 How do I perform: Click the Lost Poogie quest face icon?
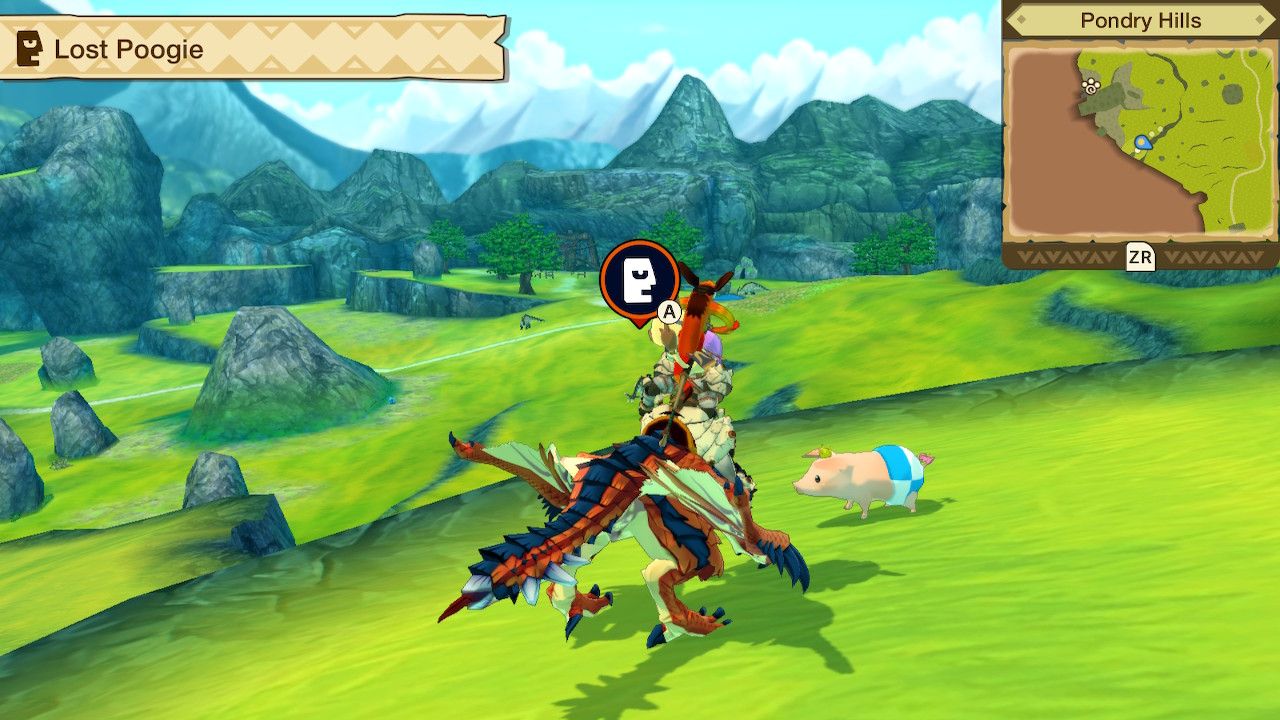pos(29,45)
